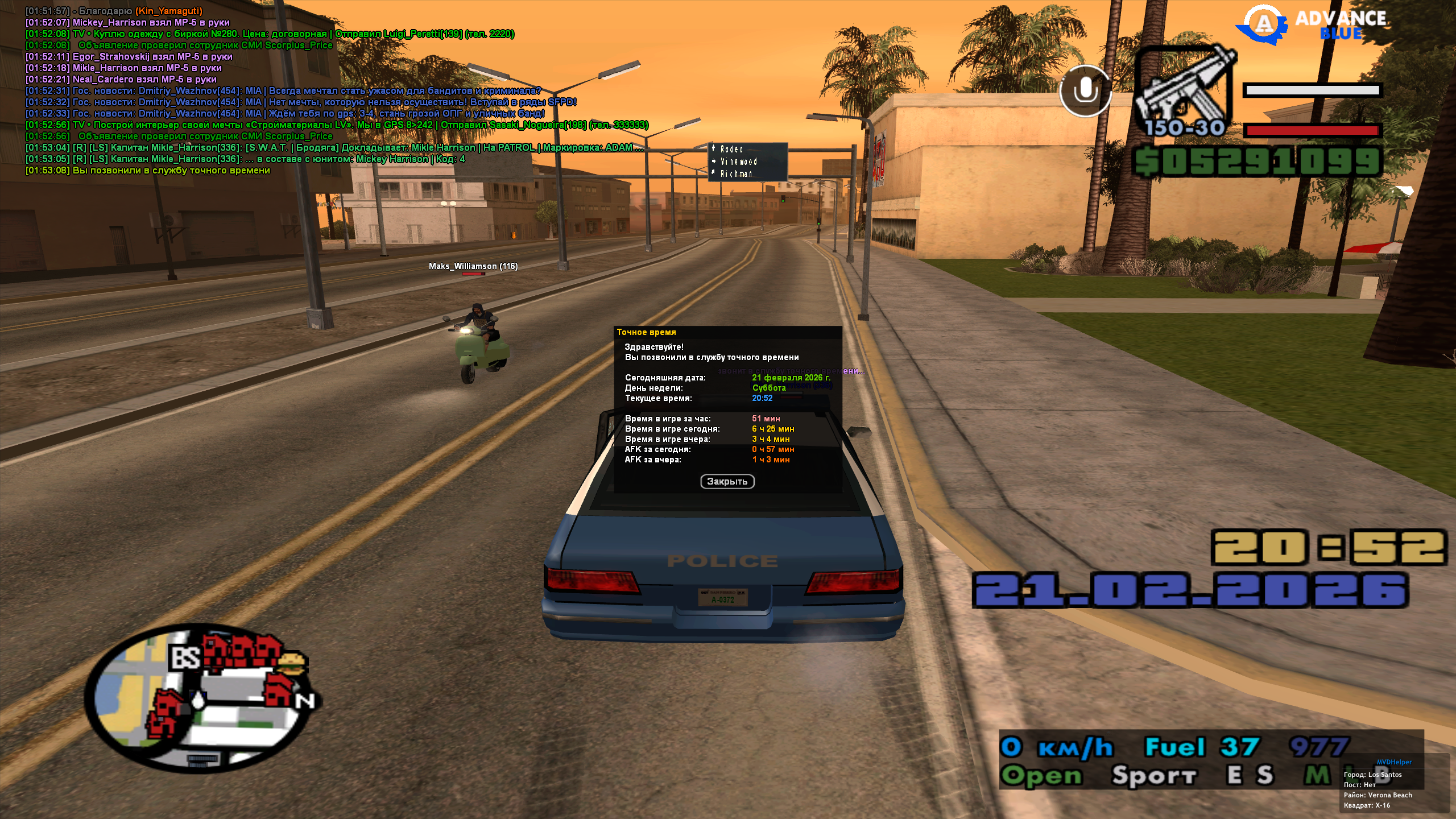This screenshot has height=819, width=1456.
Task: Click the BS marker on the minimap
Action: 185,657
